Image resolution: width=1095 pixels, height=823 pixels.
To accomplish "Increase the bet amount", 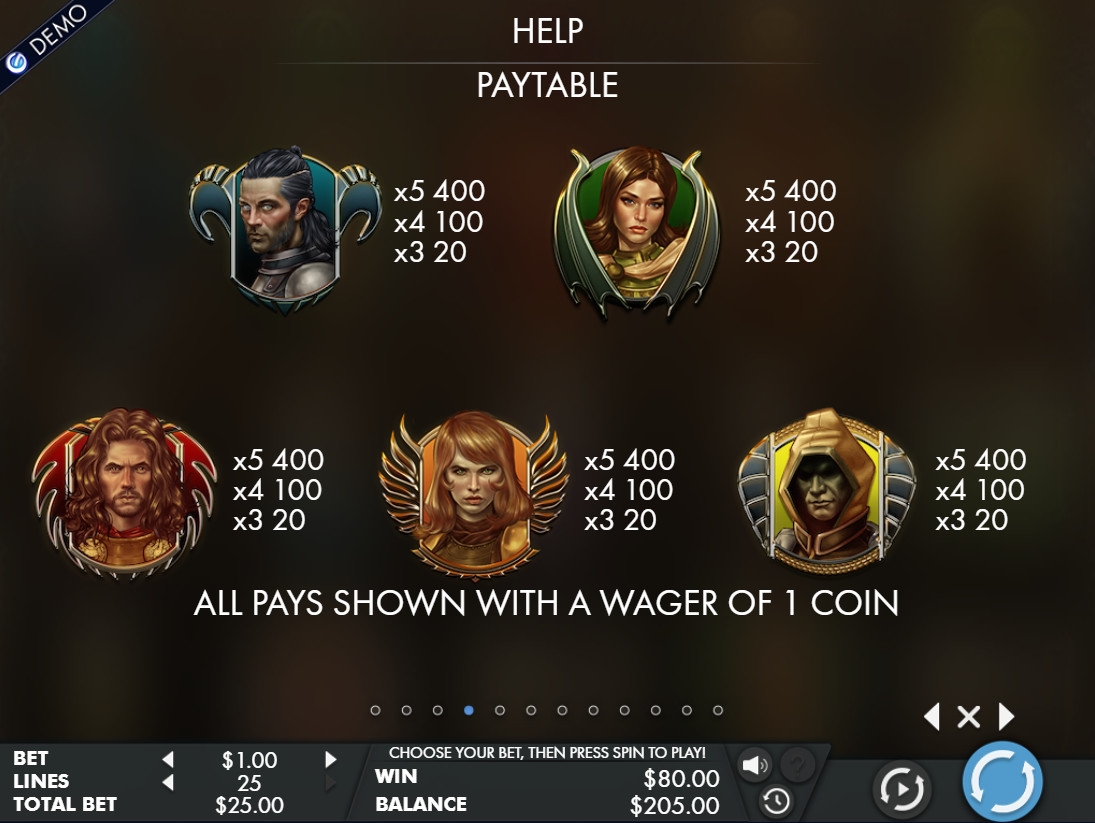I will [x=331, y=760].
